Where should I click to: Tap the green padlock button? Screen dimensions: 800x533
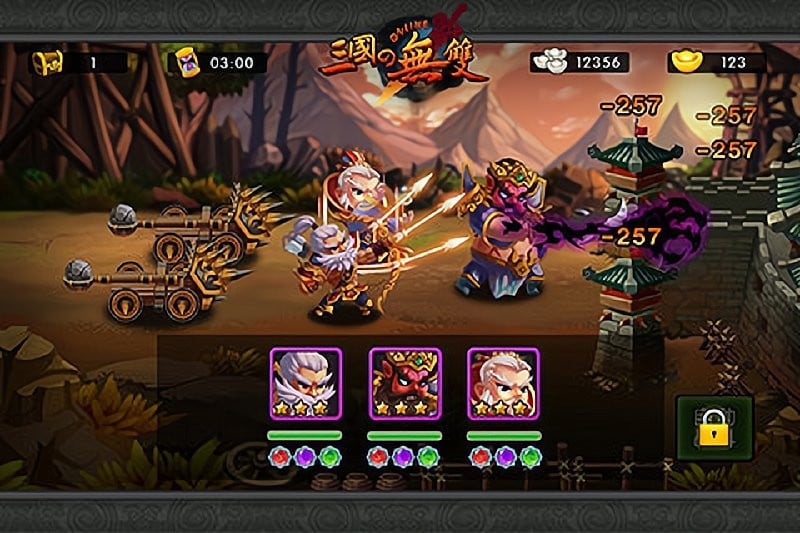point(712,430)
